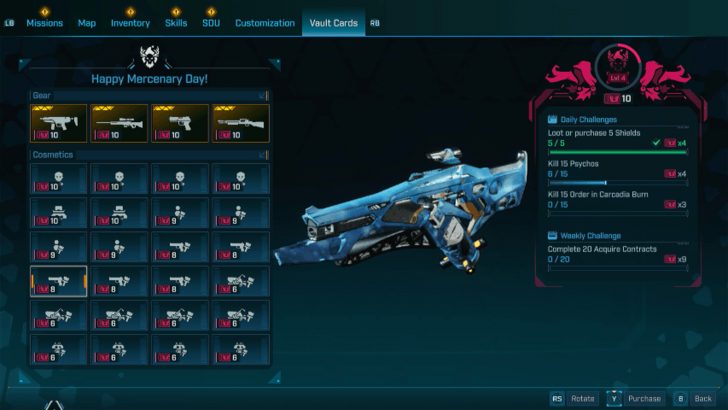Pick the pistol gear reward slot
The image size is (728, 410).
[180, 123]
